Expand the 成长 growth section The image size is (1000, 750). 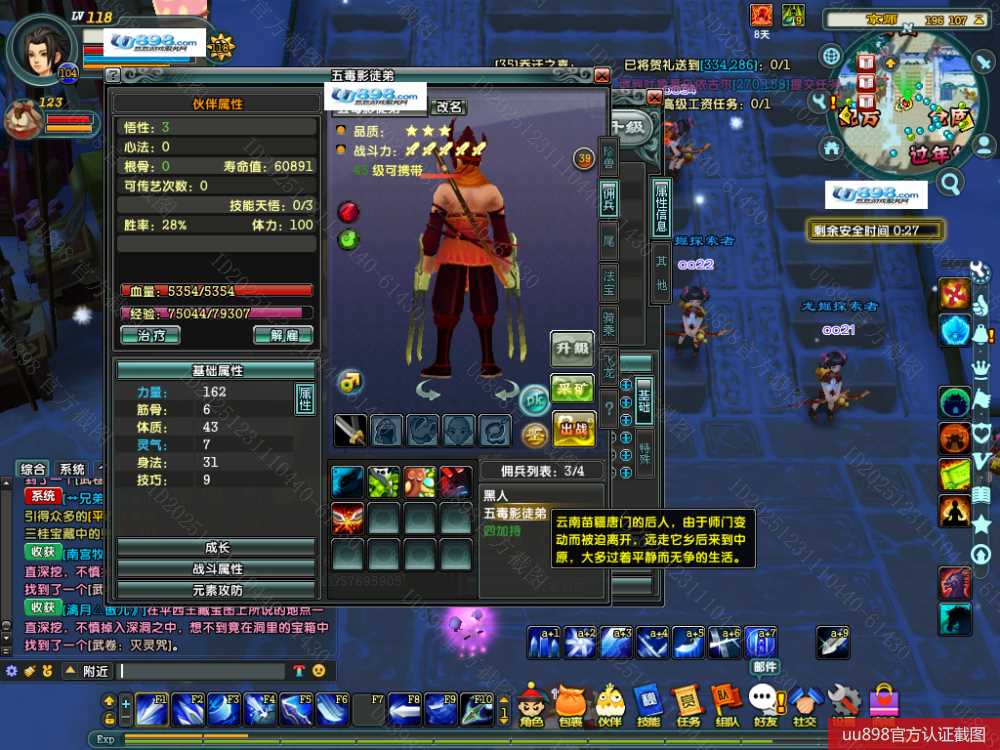coord(216,547)
